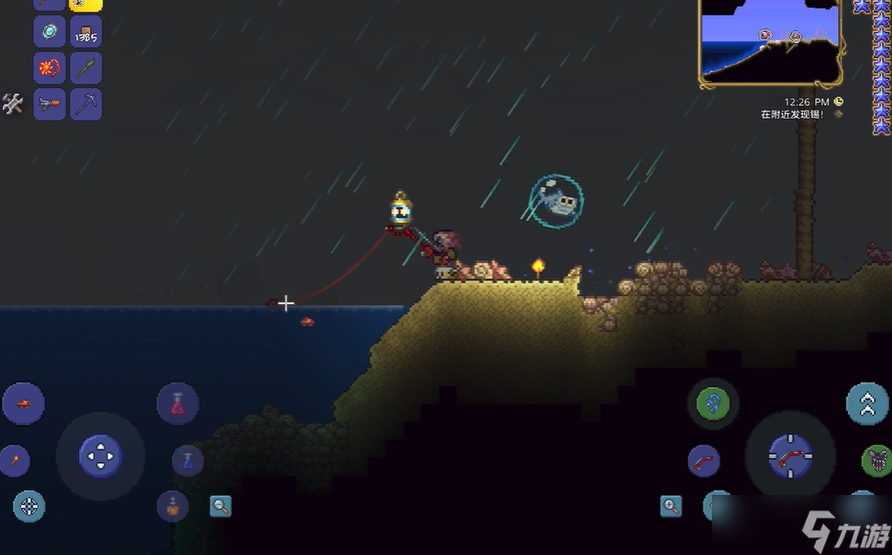Zoom out with the minus magnifier

(x=221, y=506)
